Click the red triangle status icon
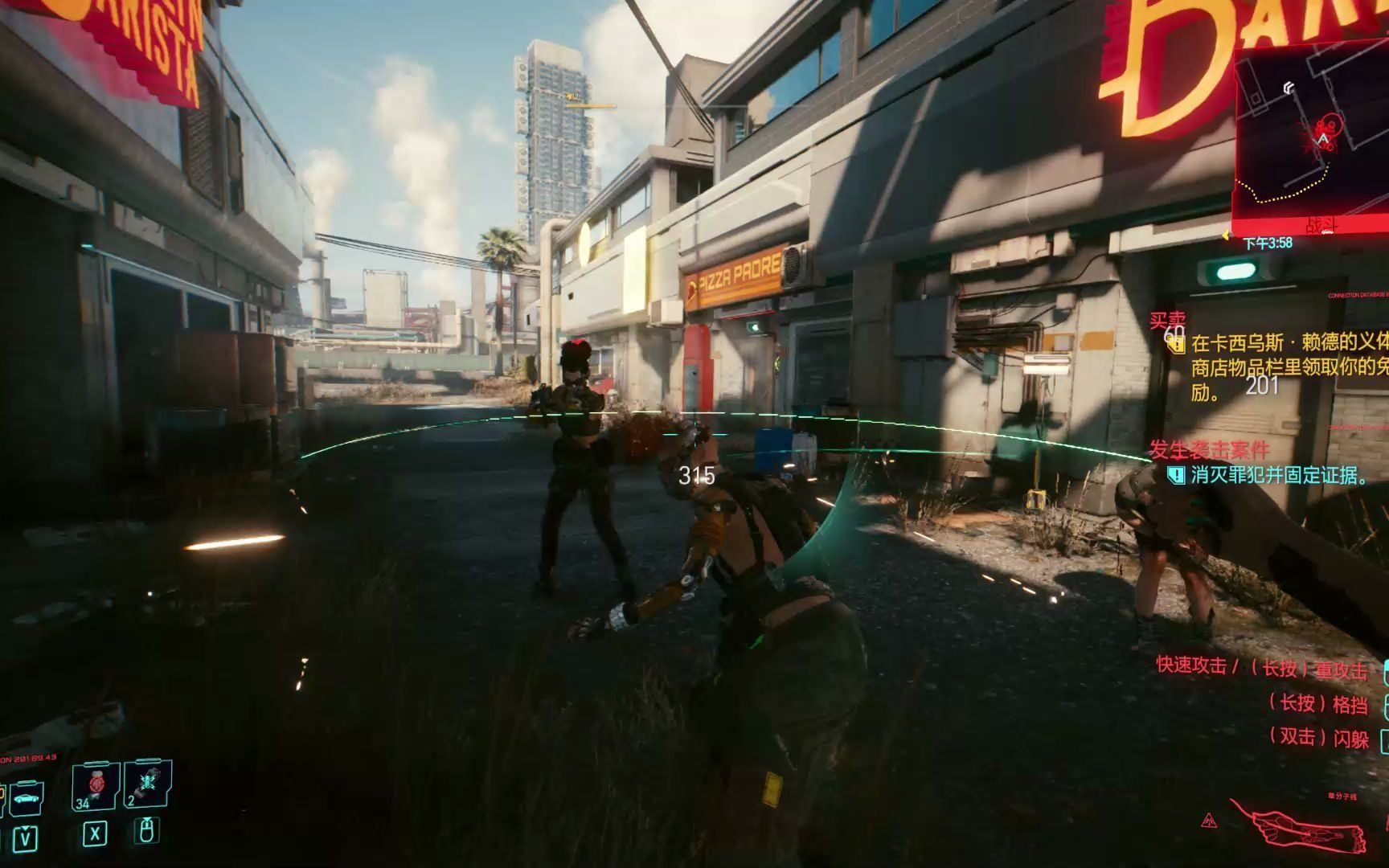Screen dimensions: 1389x868 pyautogui.click(x=1209, y=821)
